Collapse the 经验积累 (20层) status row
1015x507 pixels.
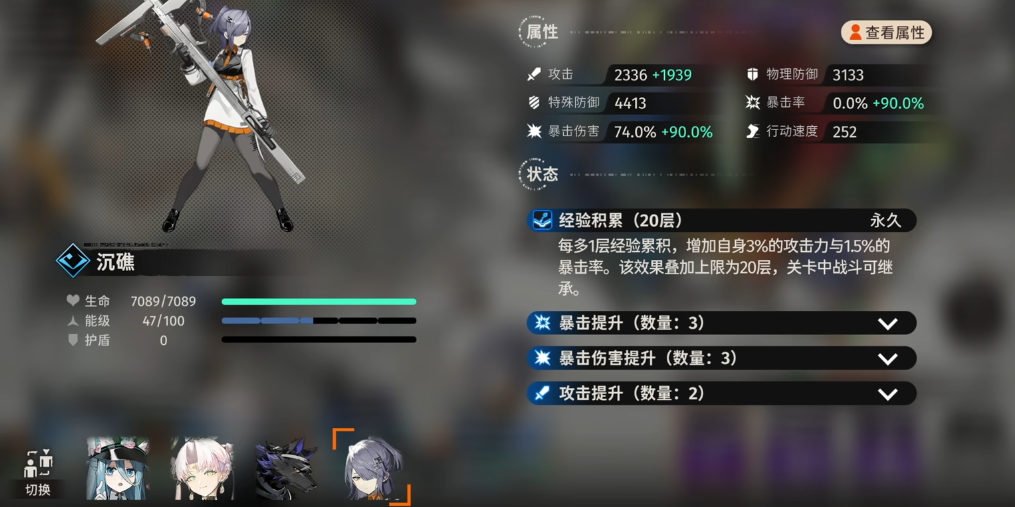[x=721, y=220]
